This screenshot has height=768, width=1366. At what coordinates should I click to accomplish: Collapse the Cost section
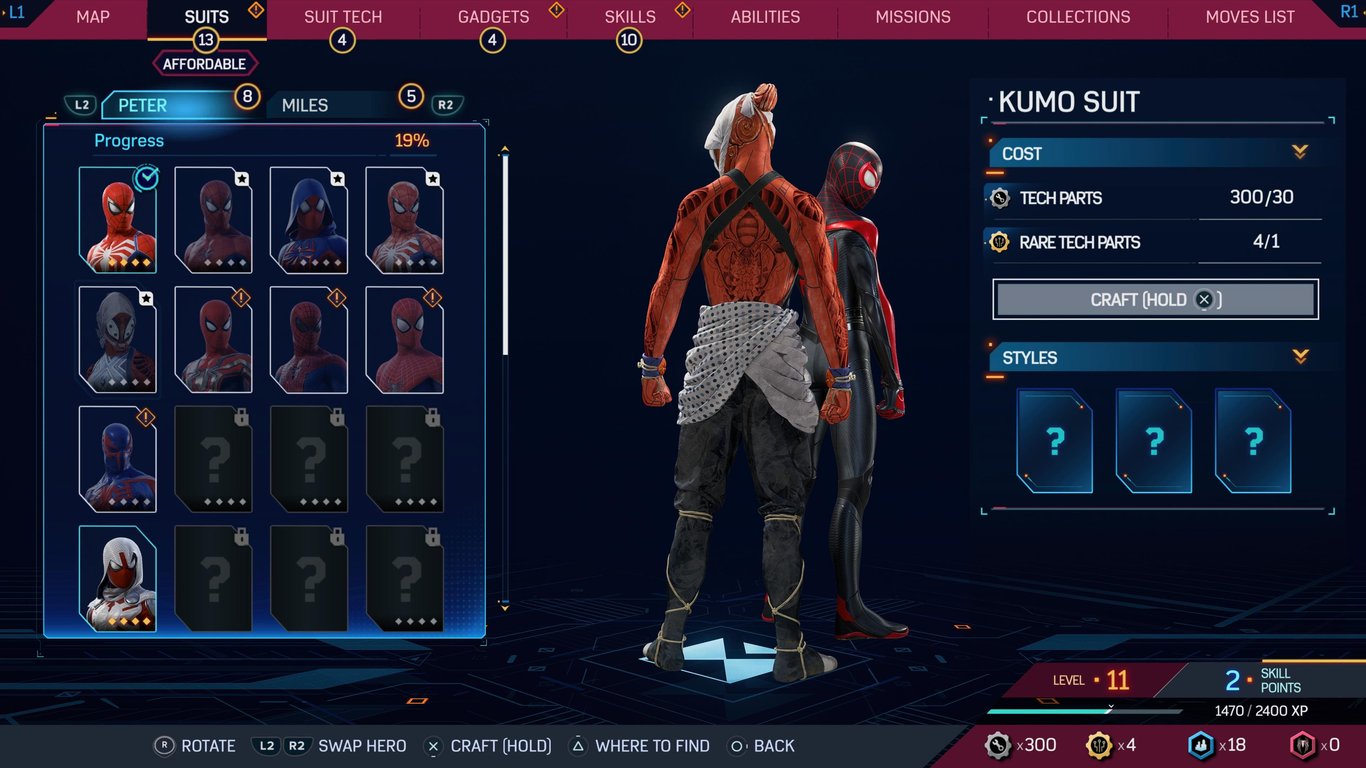[x=1300, y=152]
